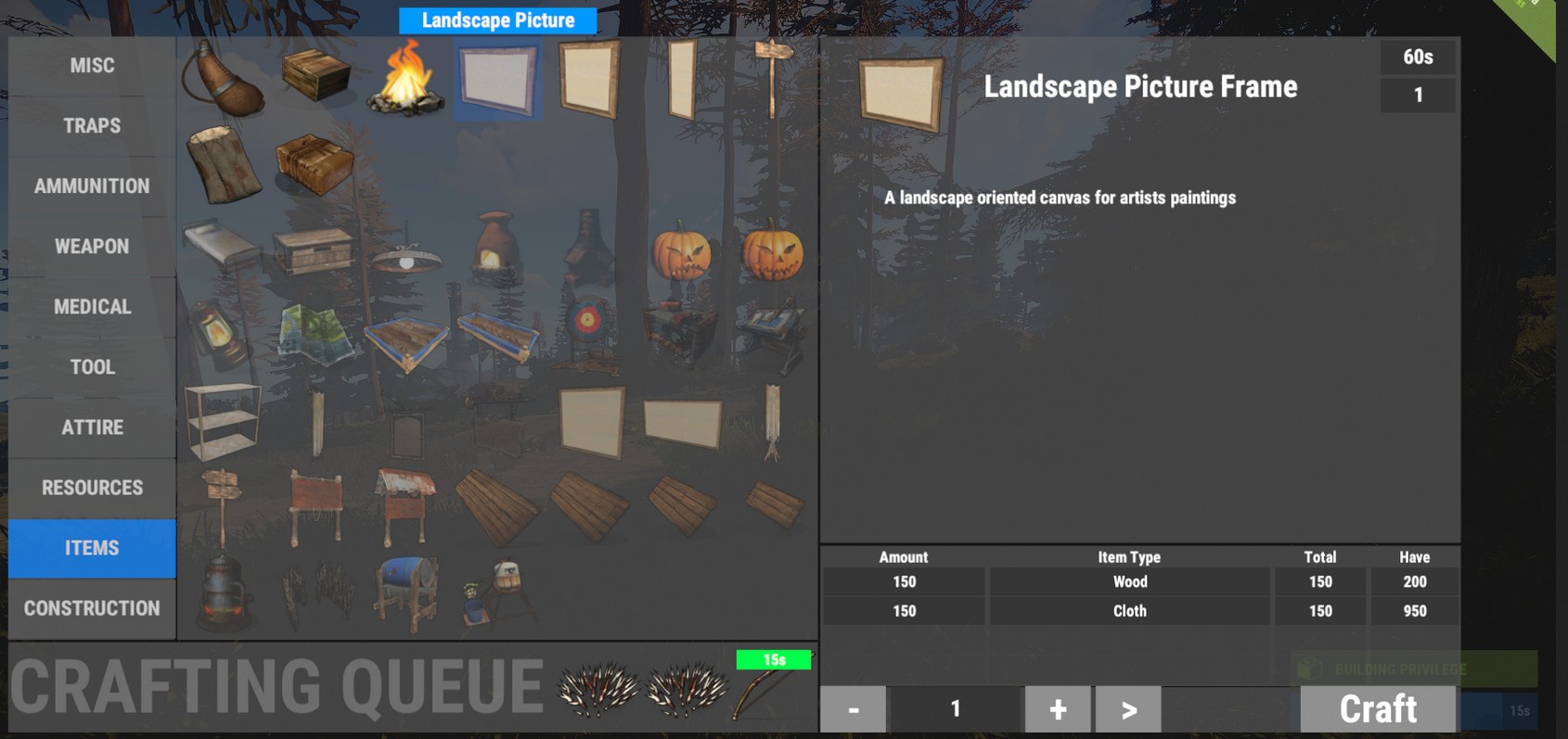This screenshot has height=739, width=1568.
Task: Open the CONSTRUCTION category
Action: tap(90, 608)
